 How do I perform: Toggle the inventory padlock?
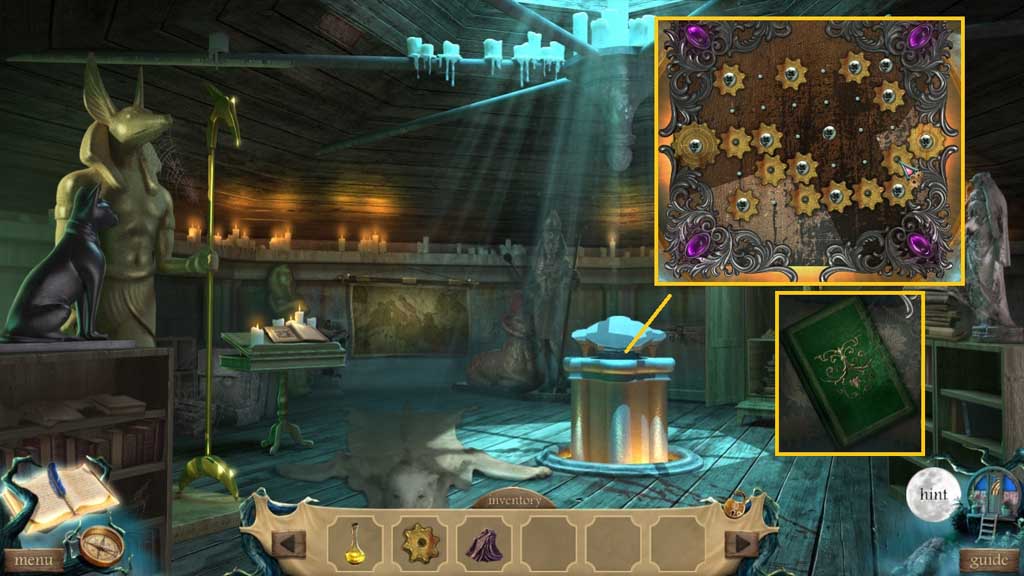click(734, 506)
